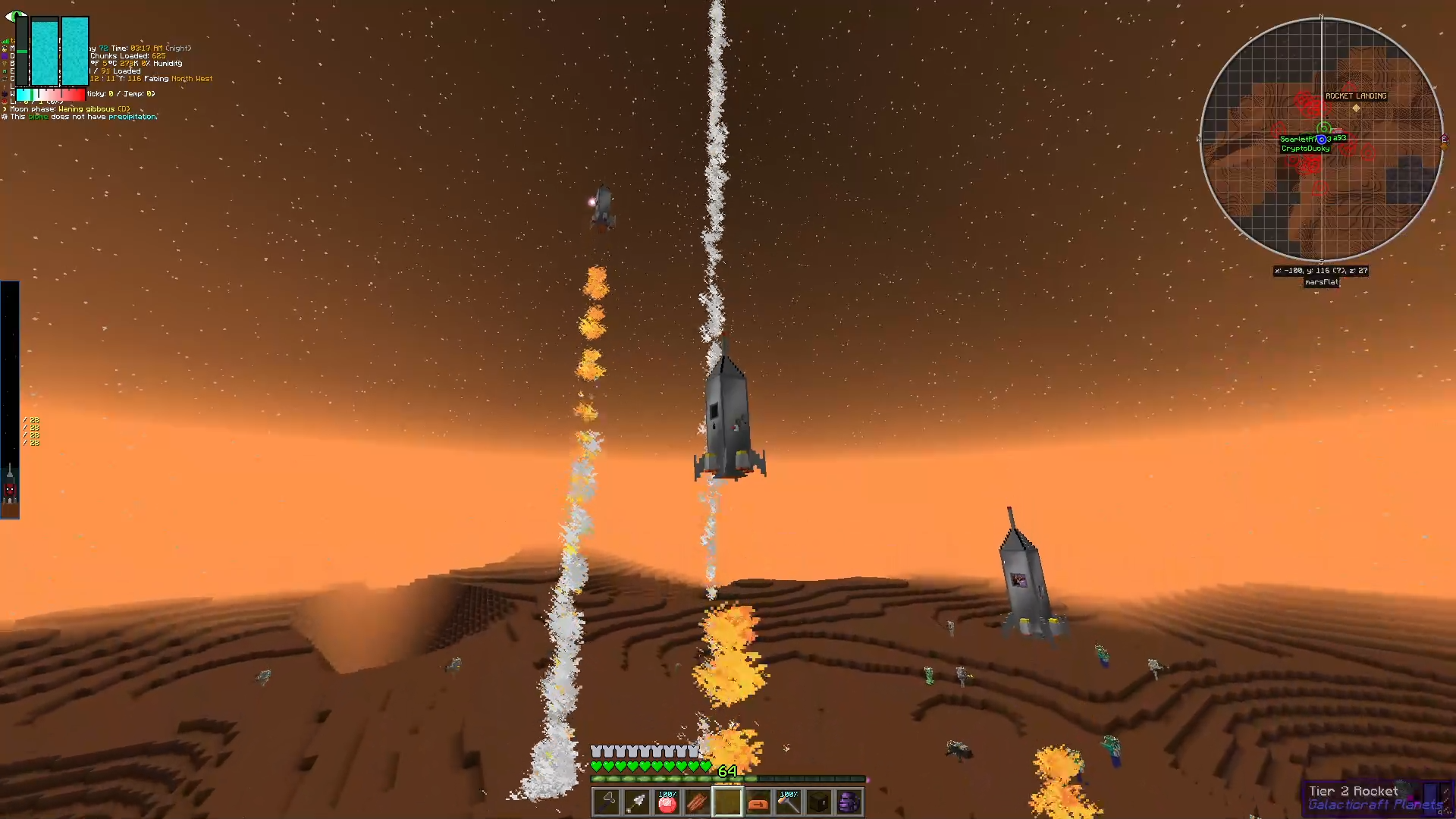Select the orange arrow item hotbar slot

pyautogui.click(x=758, y=802)
